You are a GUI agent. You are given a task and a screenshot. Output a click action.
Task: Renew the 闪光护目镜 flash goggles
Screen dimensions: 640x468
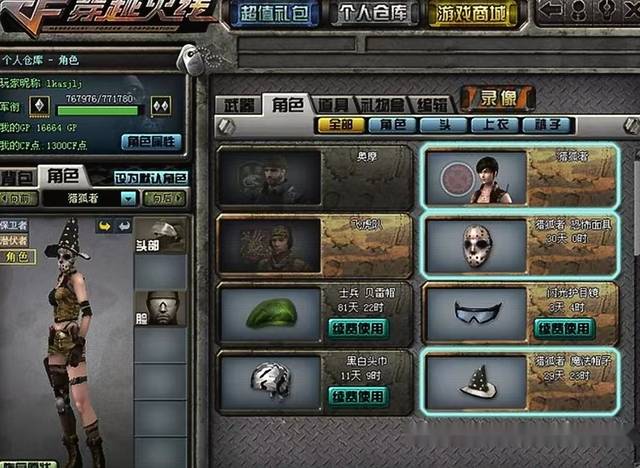tap(564, 327)
